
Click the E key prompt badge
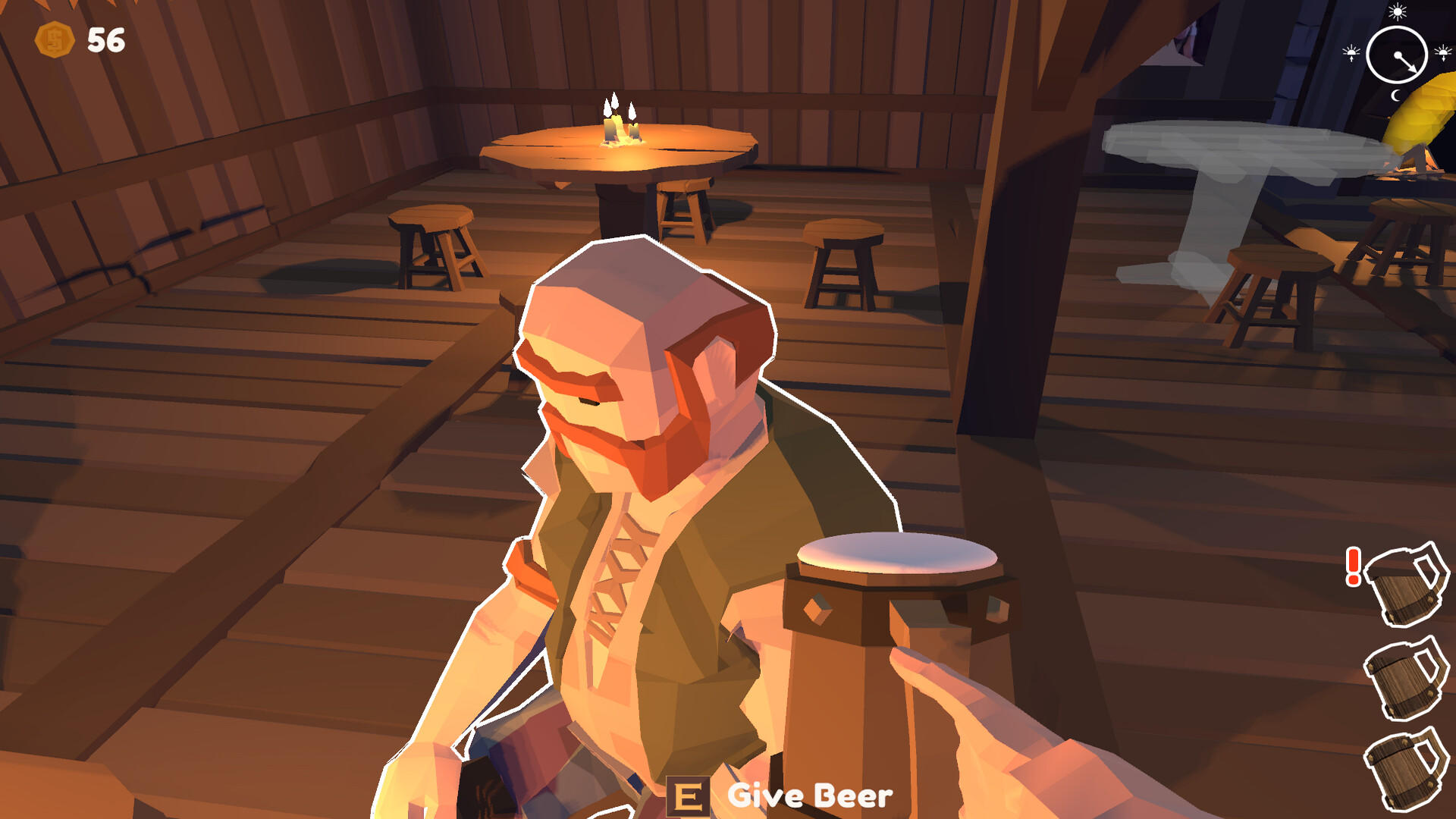point(690,796)
